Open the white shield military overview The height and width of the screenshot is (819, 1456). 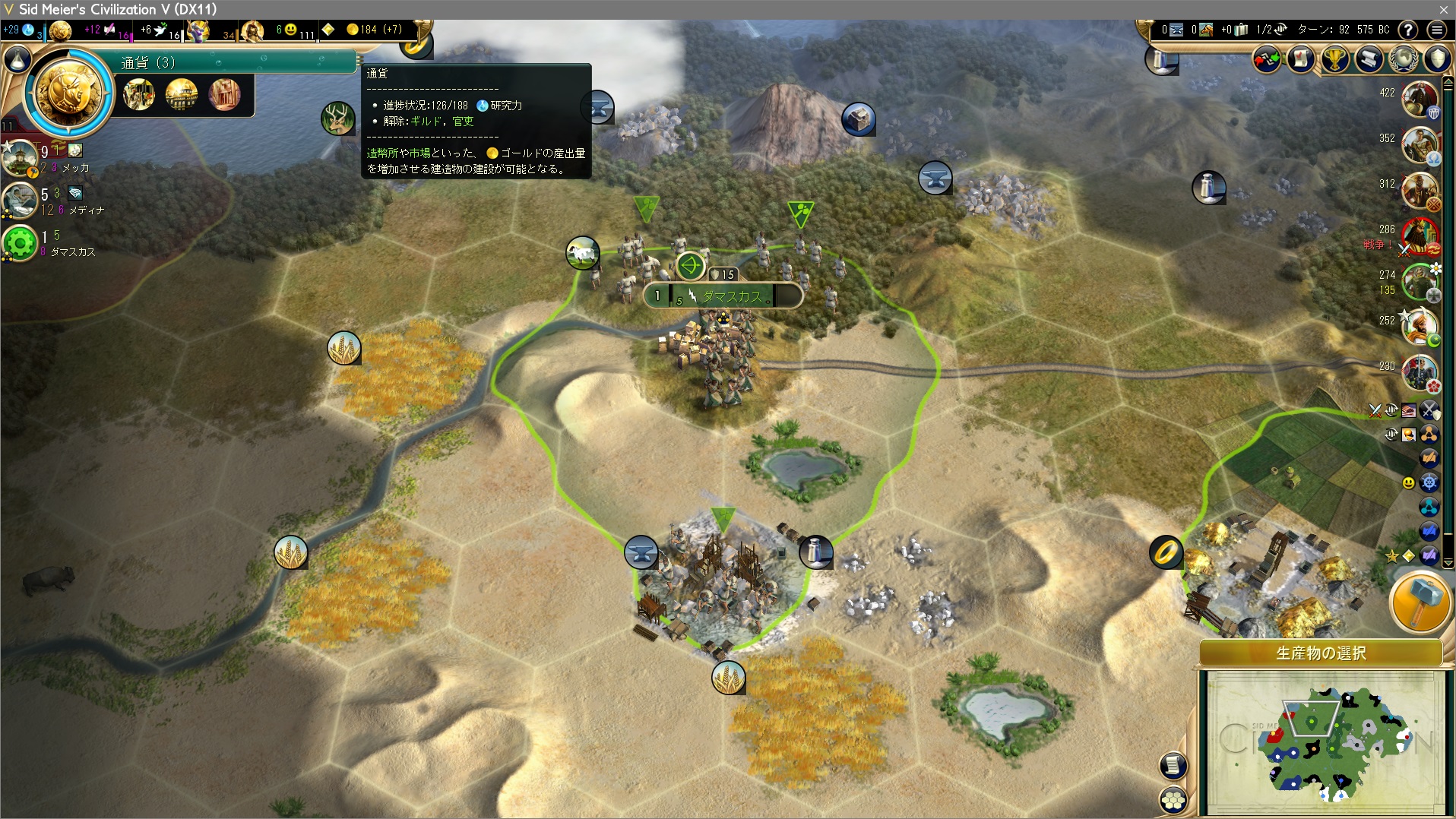(x=1437, y=58)
